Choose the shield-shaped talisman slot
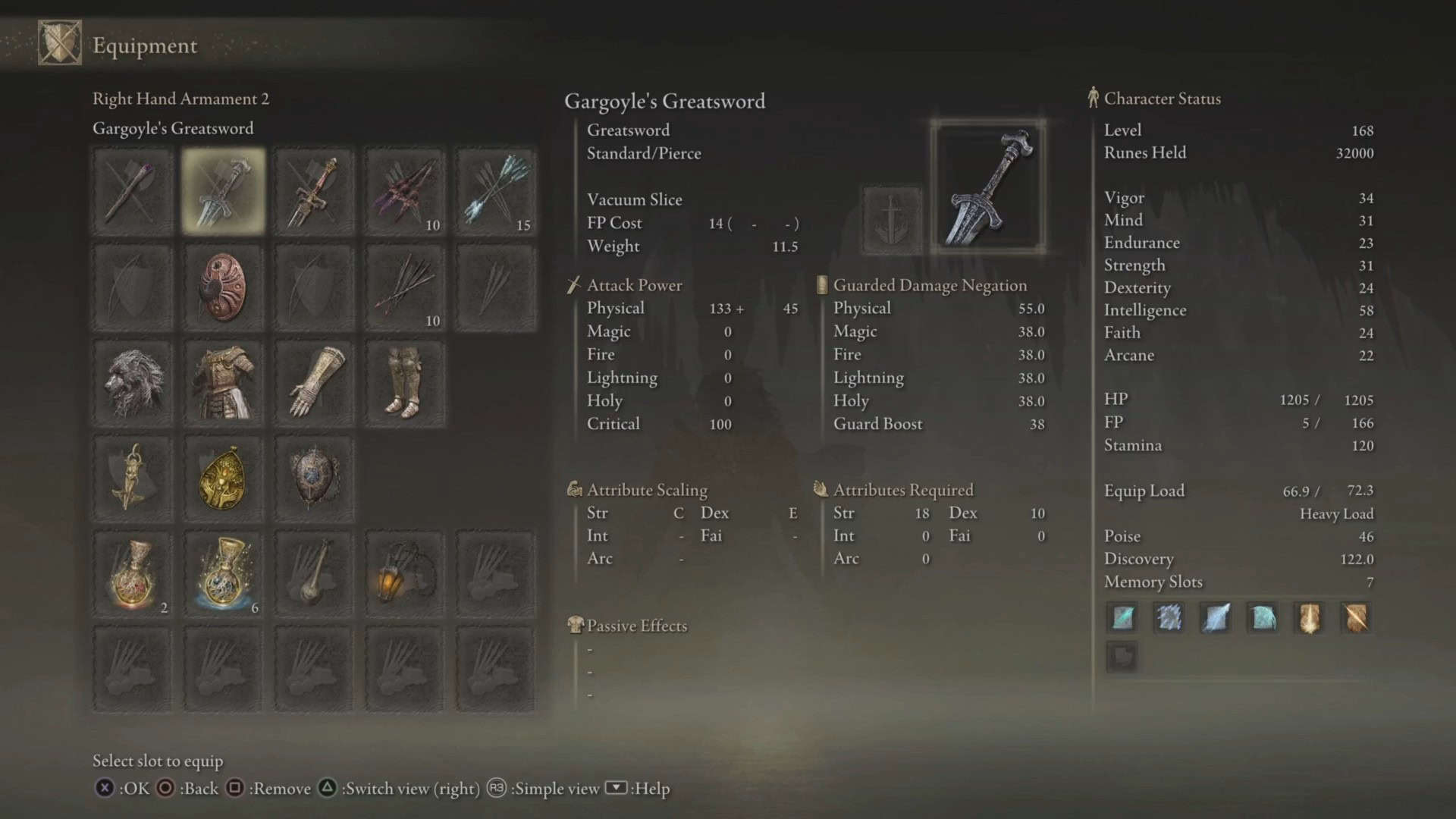 (x=314, y=479)
